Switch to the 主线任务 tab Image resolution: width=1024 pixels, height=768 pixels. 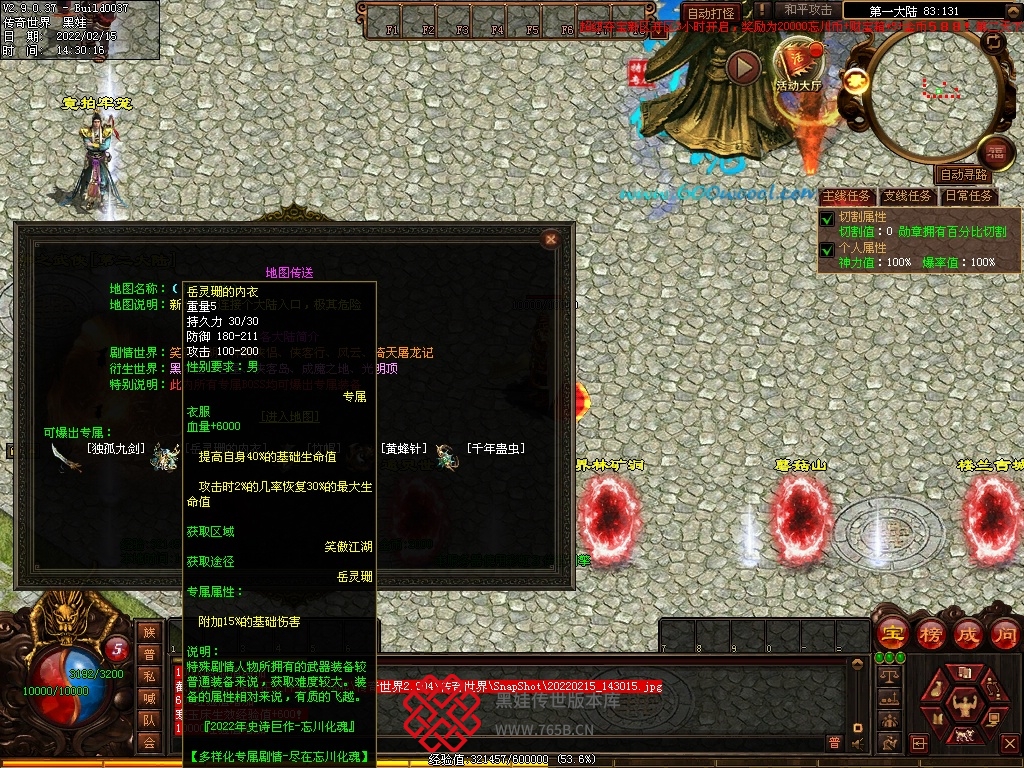coord(846,196)
